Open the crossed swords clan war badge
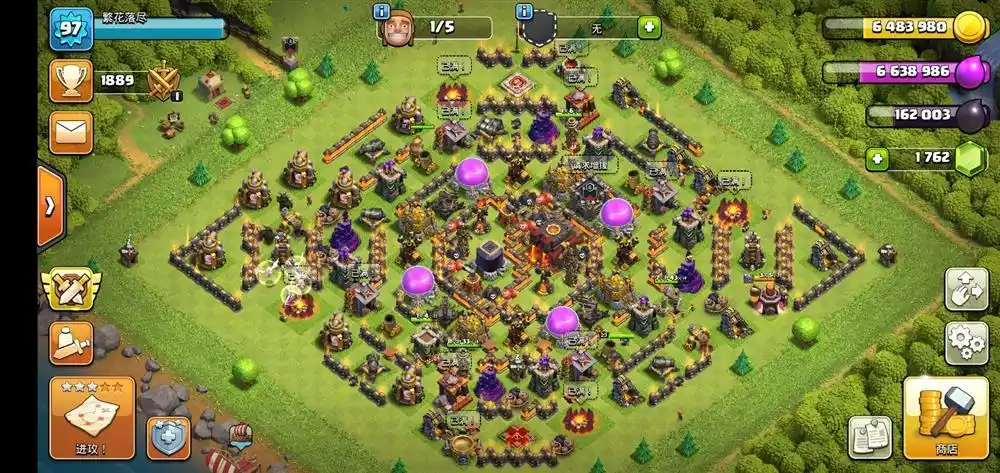The image size is (1000, 473). click(70, 287)
